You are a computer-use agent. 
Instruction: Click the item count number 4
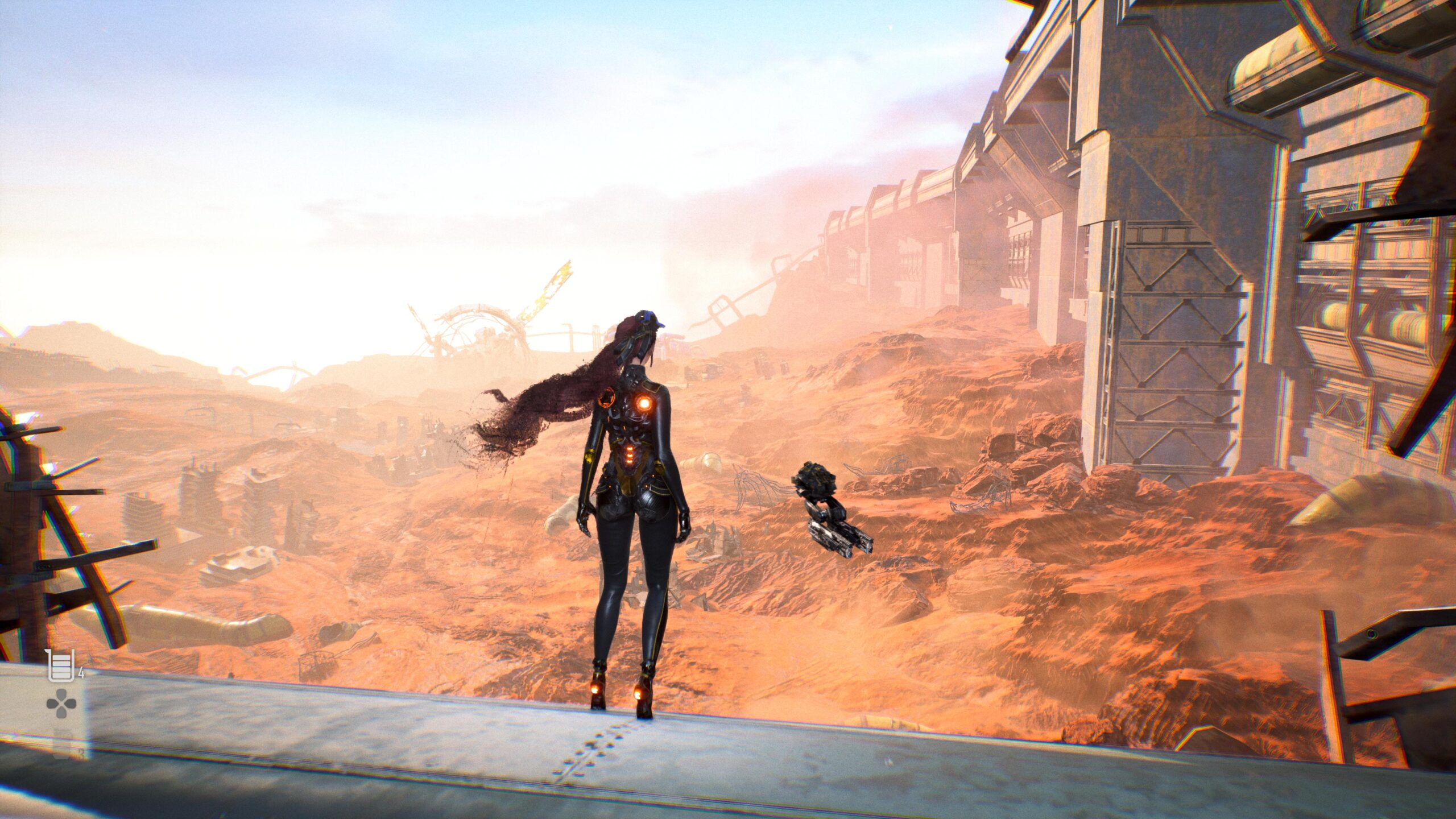tap(81, 673)
